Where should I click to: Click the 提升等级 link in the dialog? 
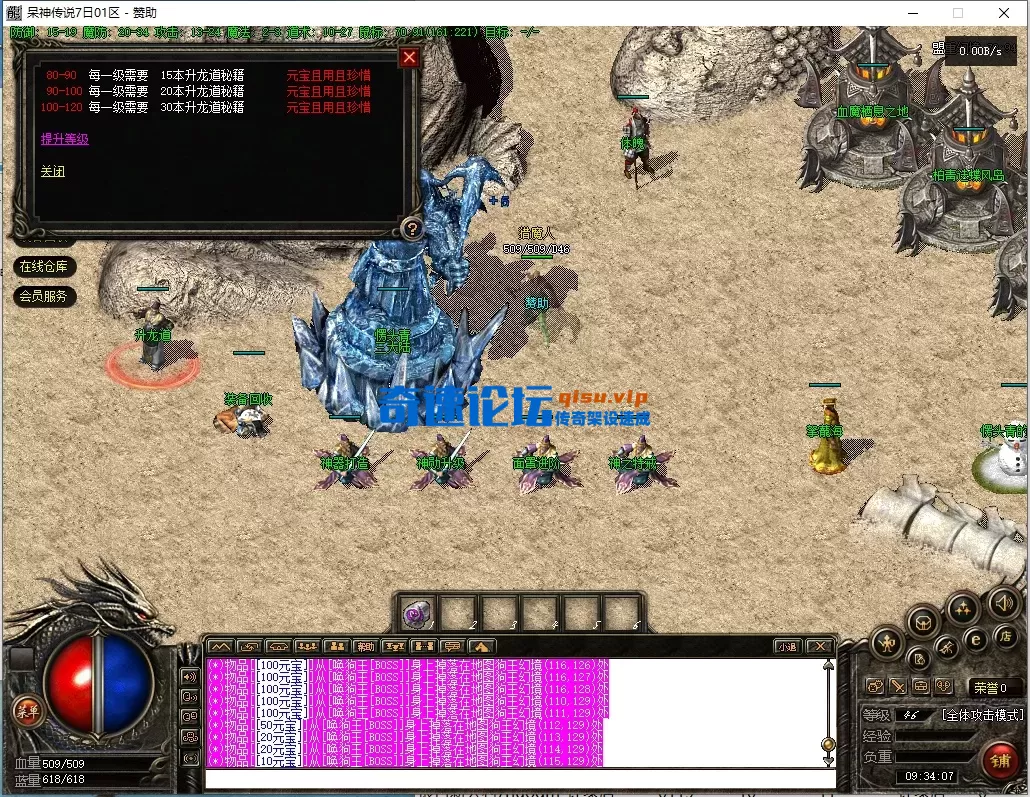[x=65, y=139]
